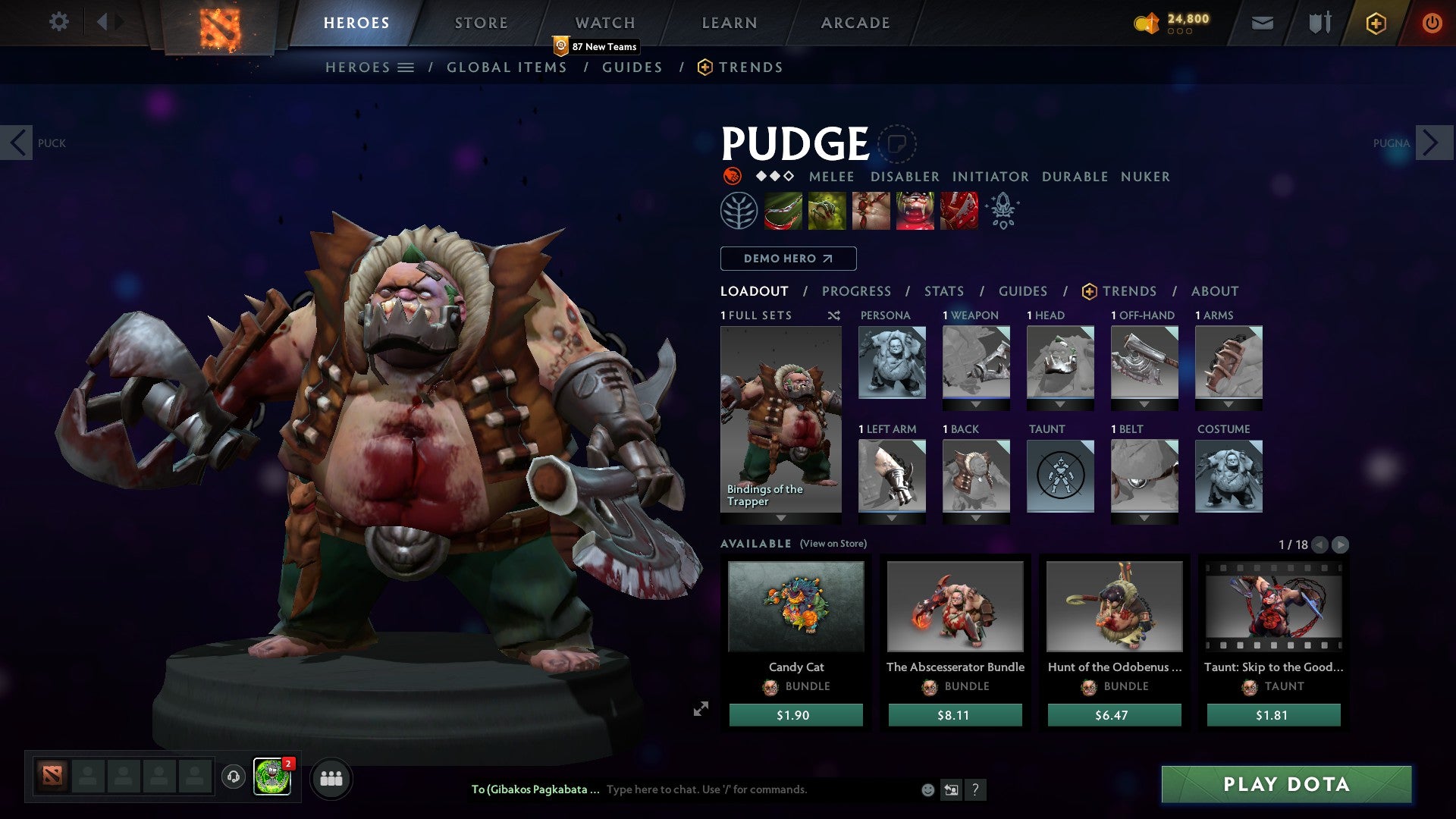
Task: Select the Candy Cat bundle thumbnail
Action: [795, 606]
